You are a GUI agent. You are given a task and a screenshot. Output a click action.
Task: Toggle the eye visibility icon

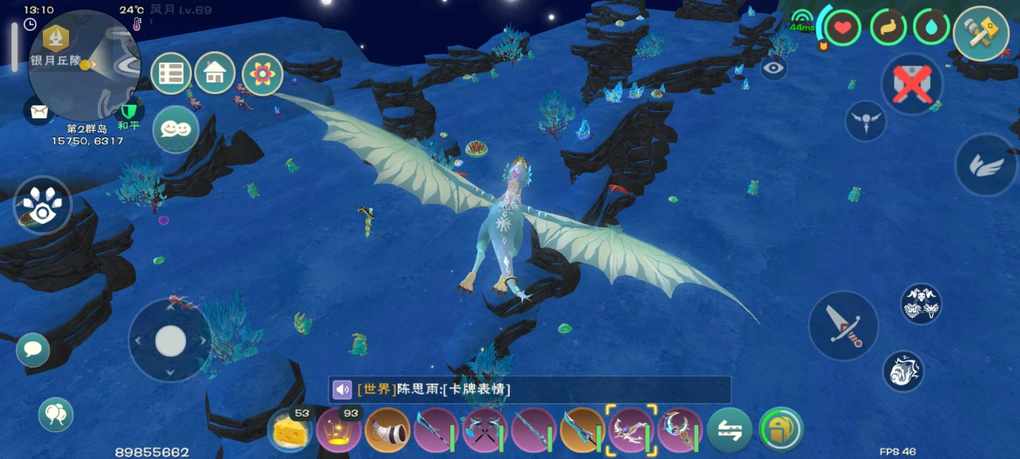point(773,69)
